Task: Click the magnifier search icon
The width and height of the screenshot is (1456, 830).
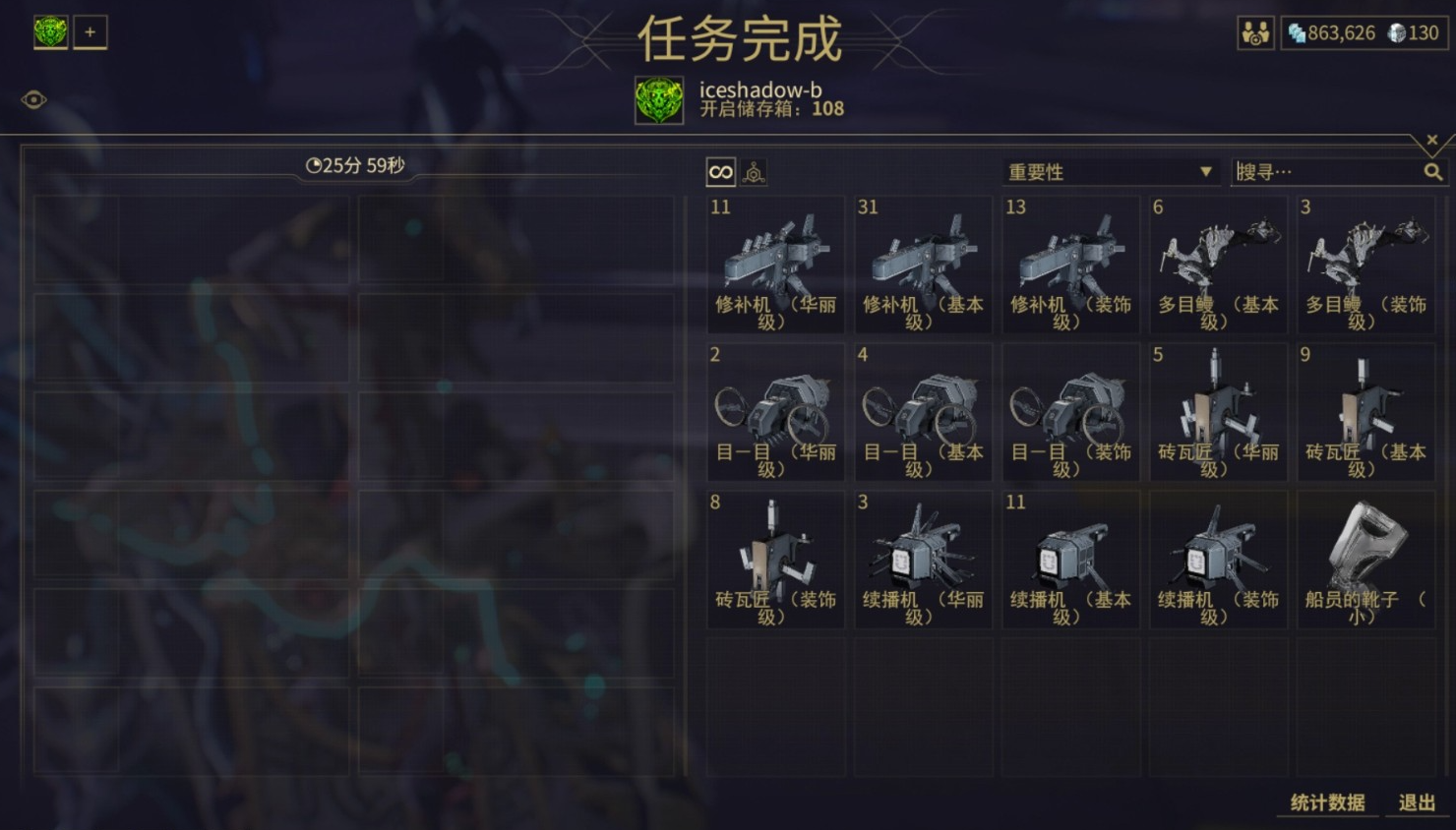Action: click(1433, 170)
